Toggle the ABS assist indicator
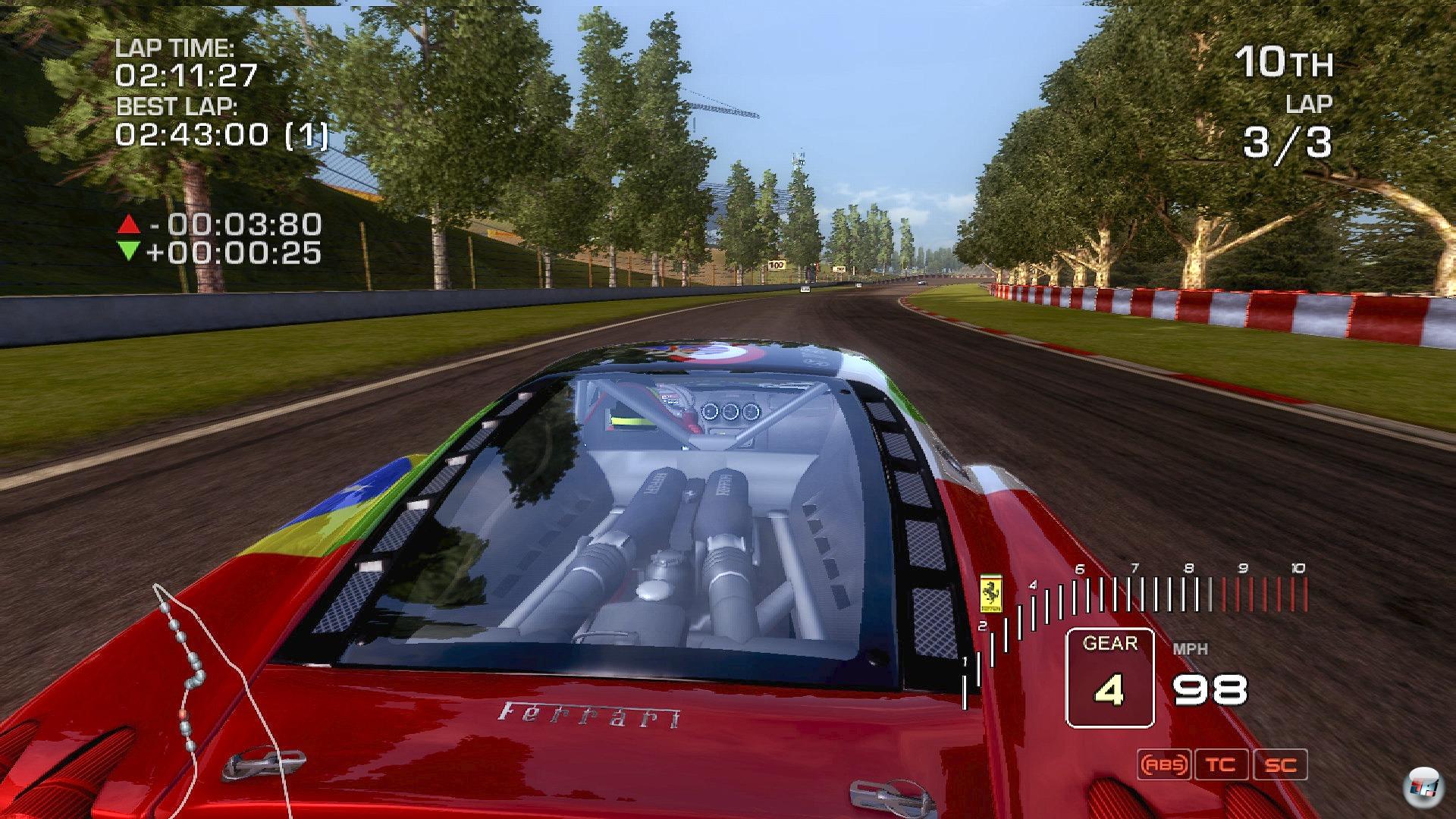Screen dimensions: 1456x819 pos(1163,764)
